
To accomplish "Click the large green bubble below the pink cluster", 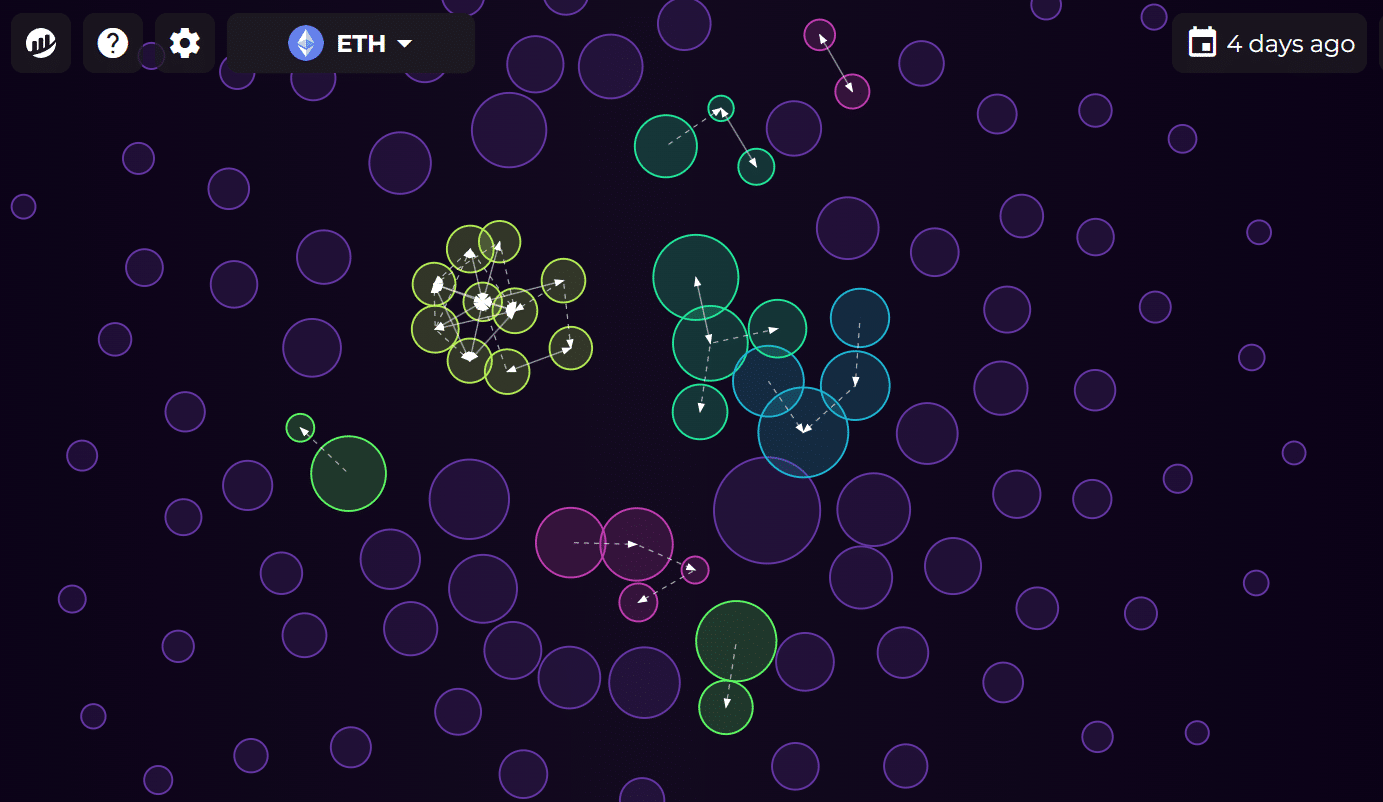I will (735, 641).
